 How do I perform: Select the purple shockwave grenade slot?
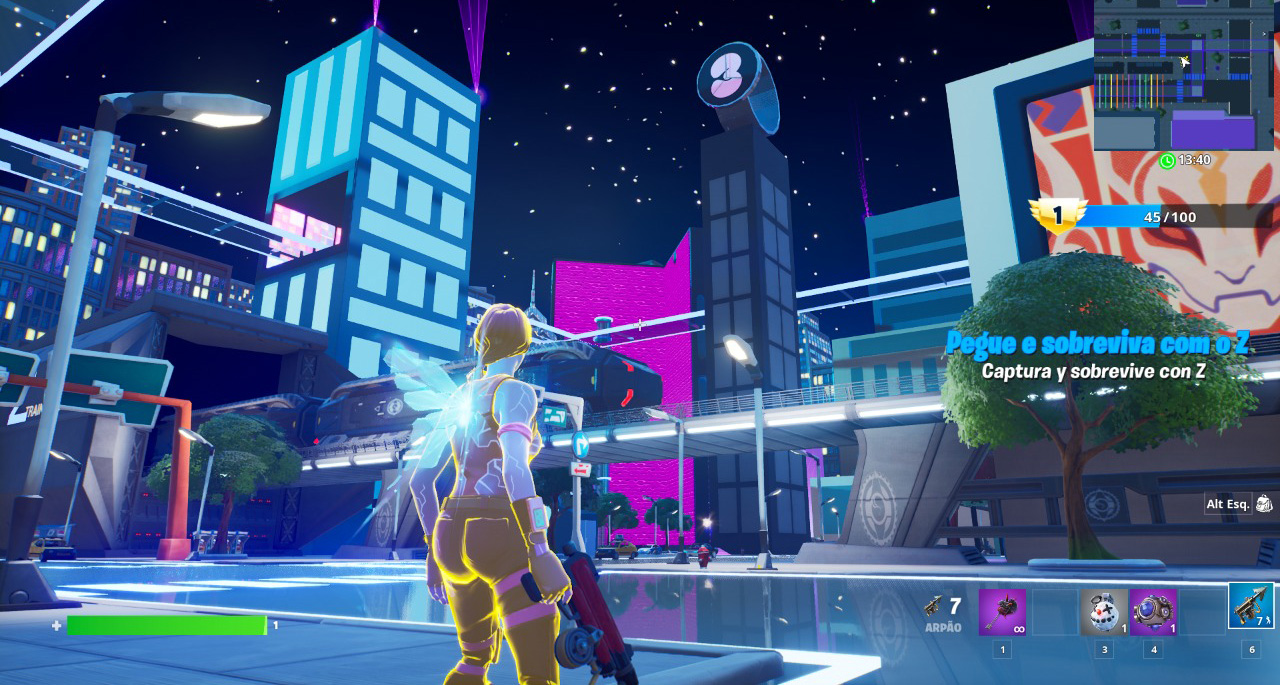point(1153,612)
